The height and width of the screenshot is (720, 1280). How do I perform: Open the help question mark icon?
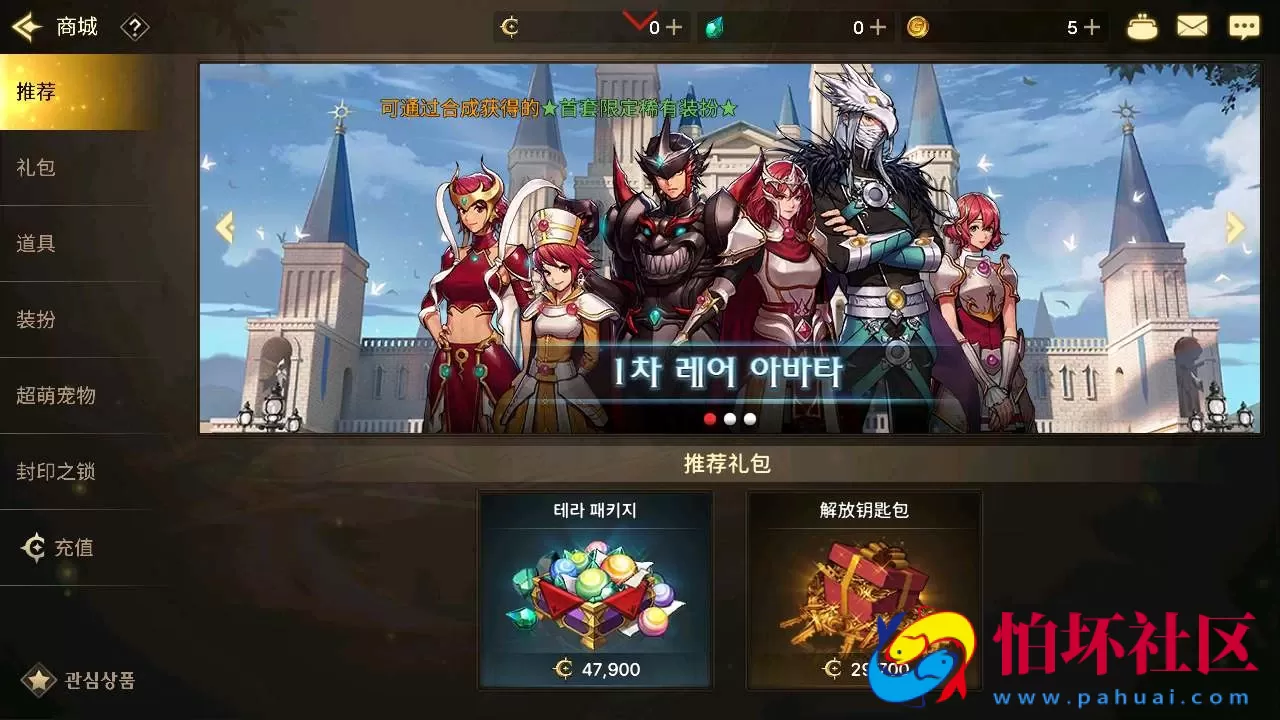135,26
